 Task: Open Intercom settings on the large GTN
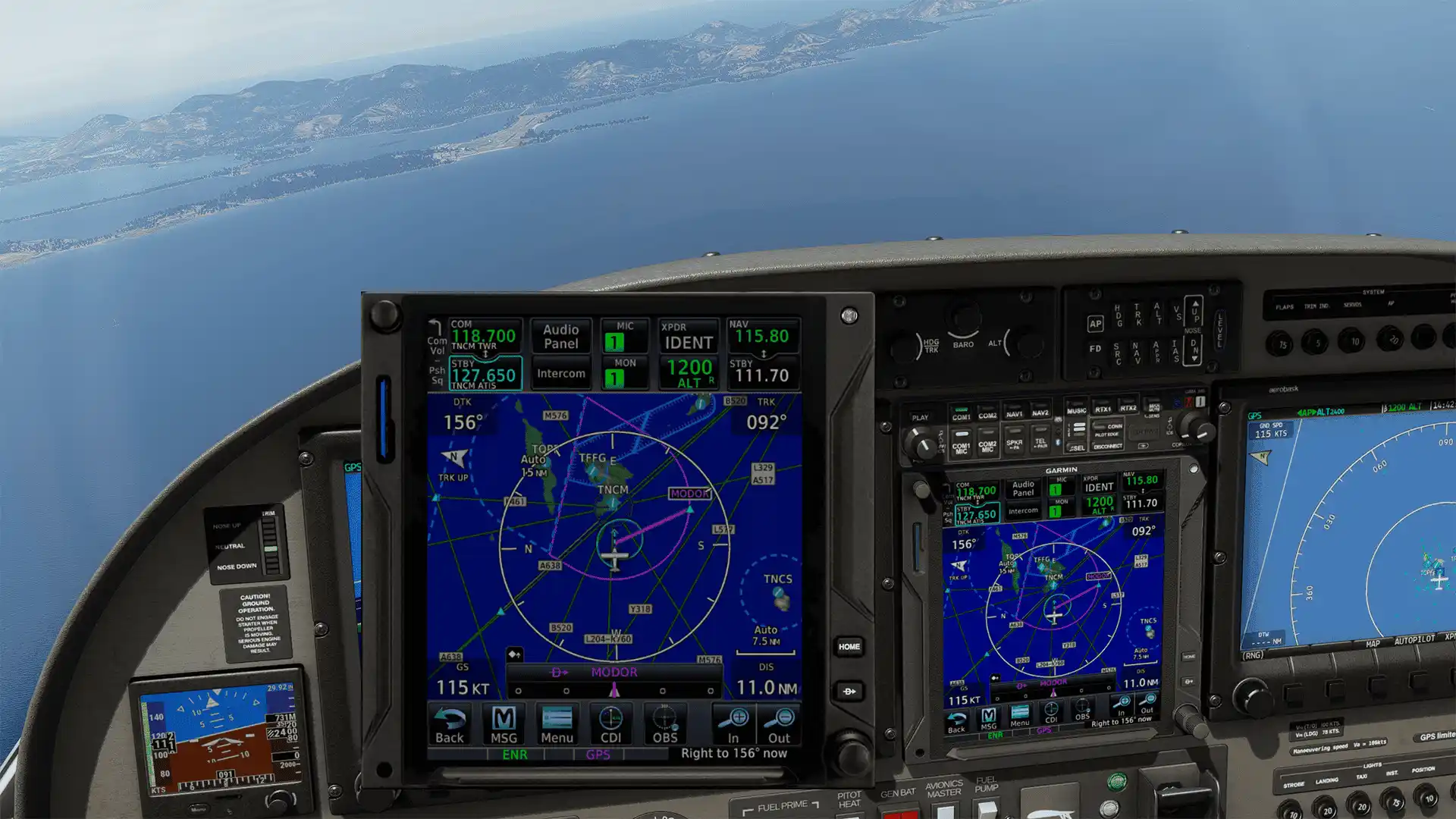coord(561,373)
